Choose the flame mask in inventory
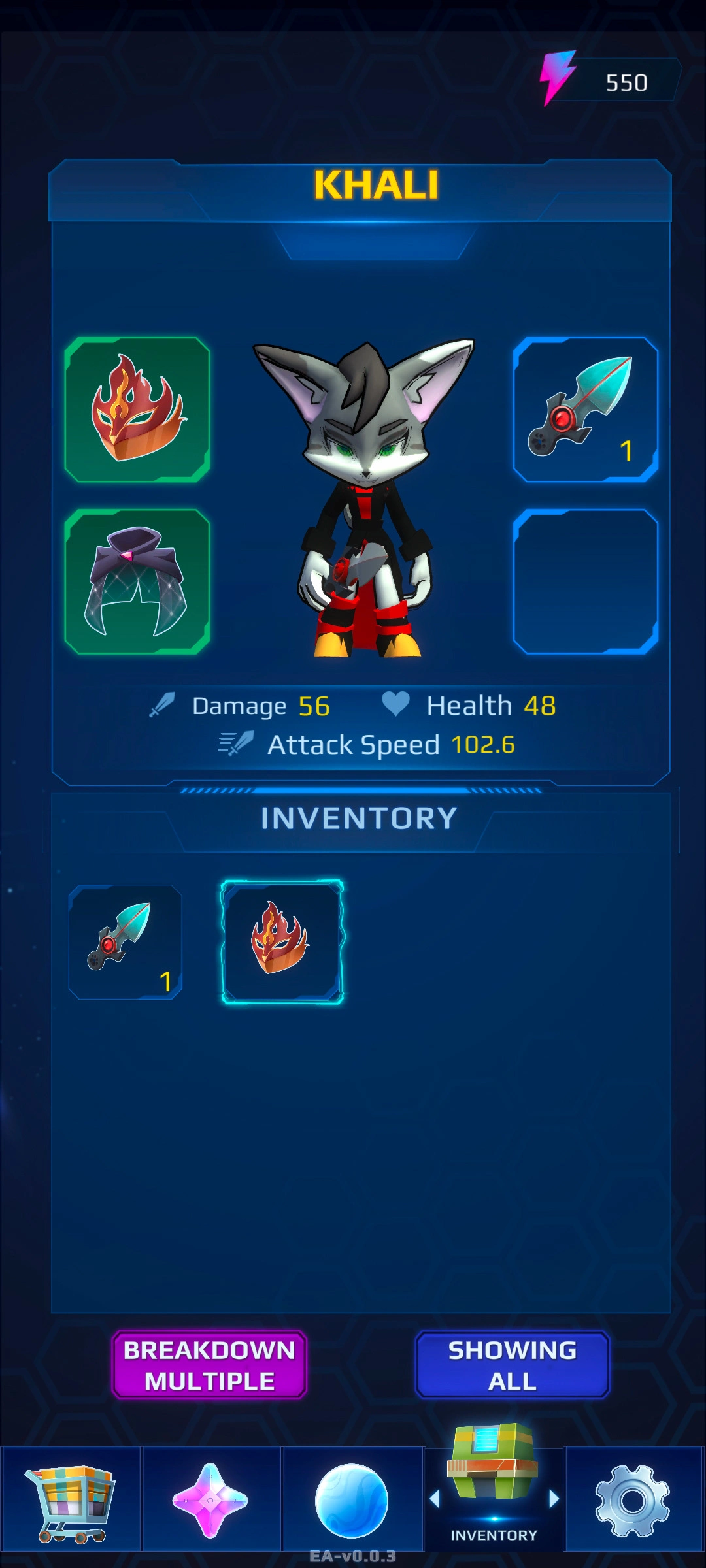Image resolution: width=706 pixels, height=1568 pixels. [282, 941]
